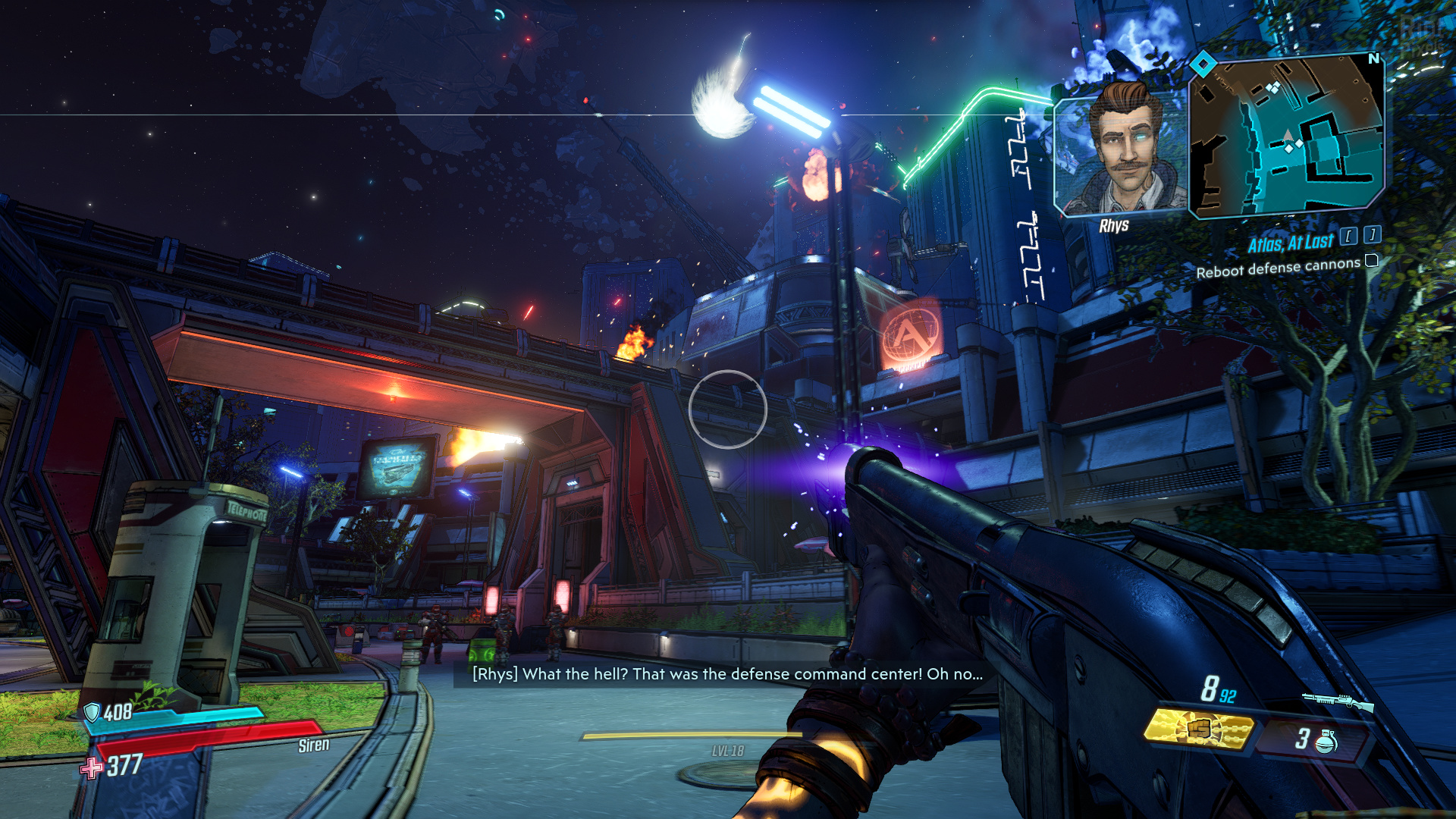Toggle the Reboot defense cannons objective checkbox

[1371, 261]
